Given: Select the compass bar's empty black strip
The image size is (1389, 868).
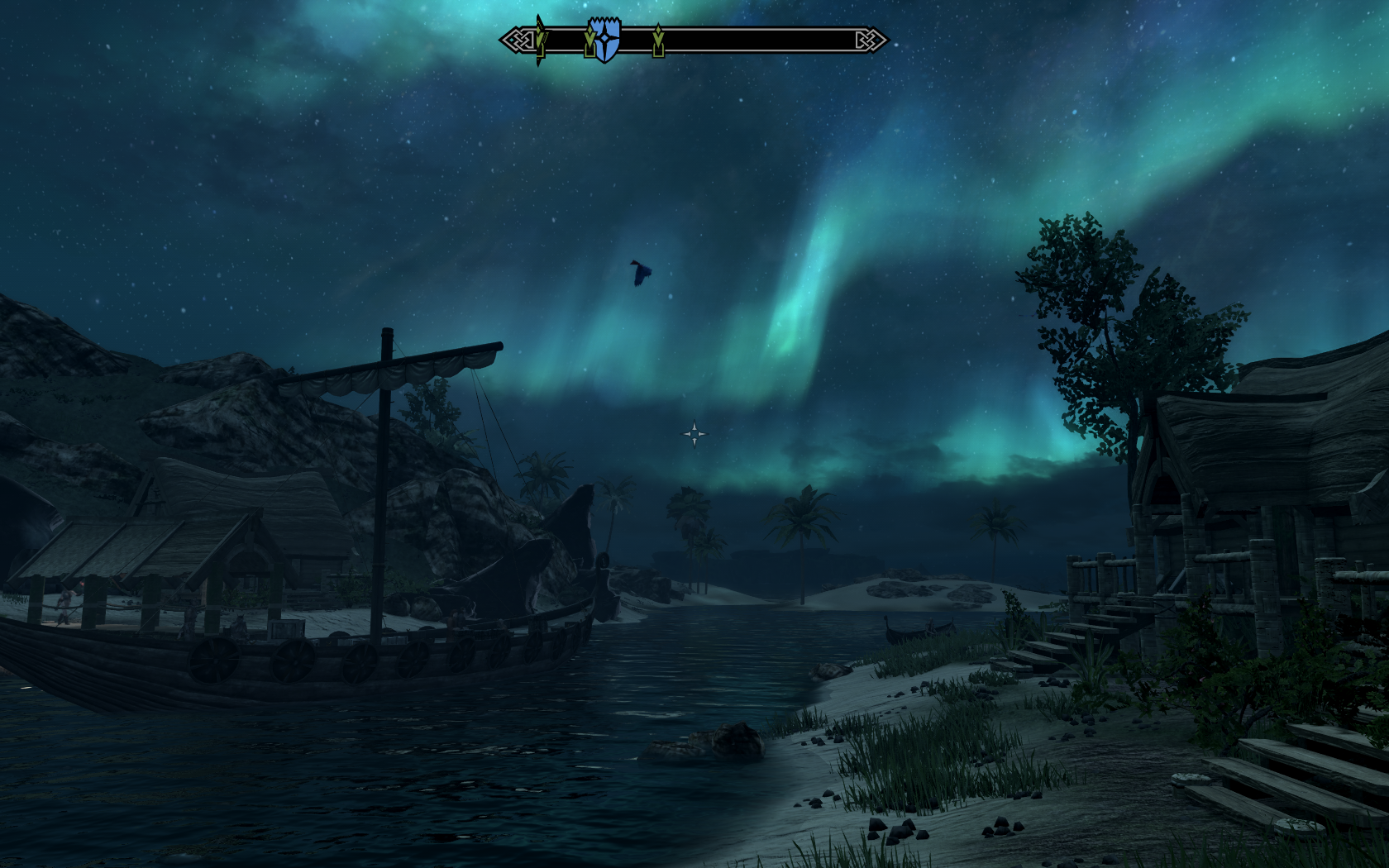Looking at the screenshot, I should 761,40.
